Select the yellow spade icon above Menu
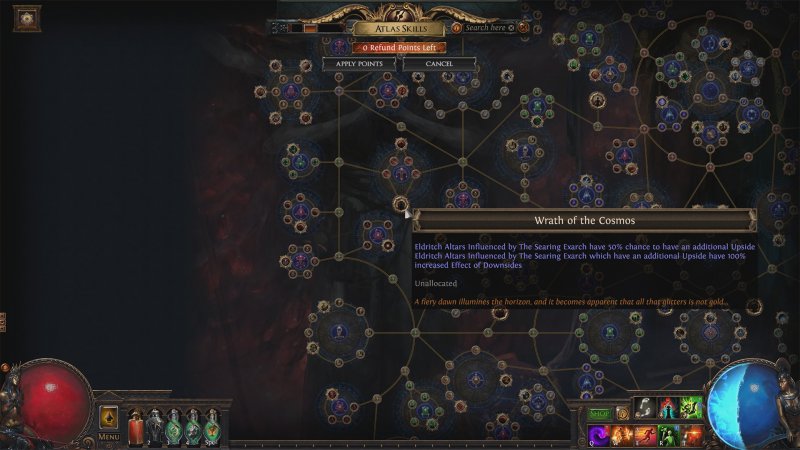 tap(109, 417)
